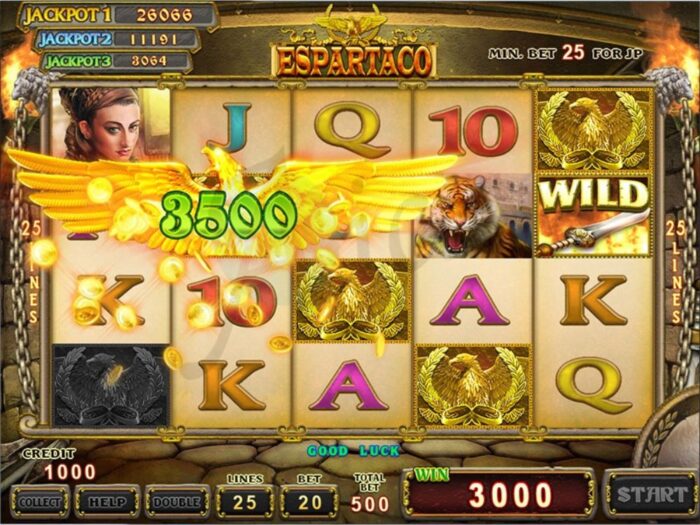Gamble the win with DOUBLE
The width and height of the screenshot is (700, 525).
click(x=177, y=499)
